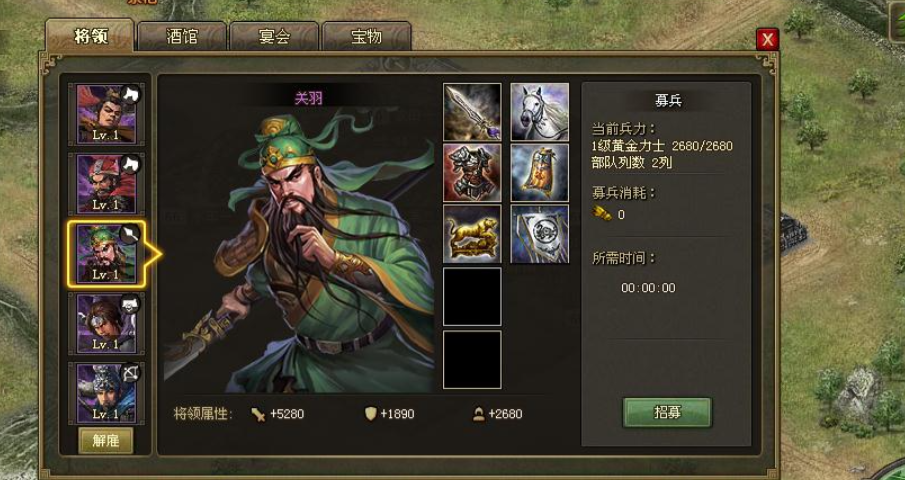
Task: Select the sword equipment slot
Action: click(472, 112)
